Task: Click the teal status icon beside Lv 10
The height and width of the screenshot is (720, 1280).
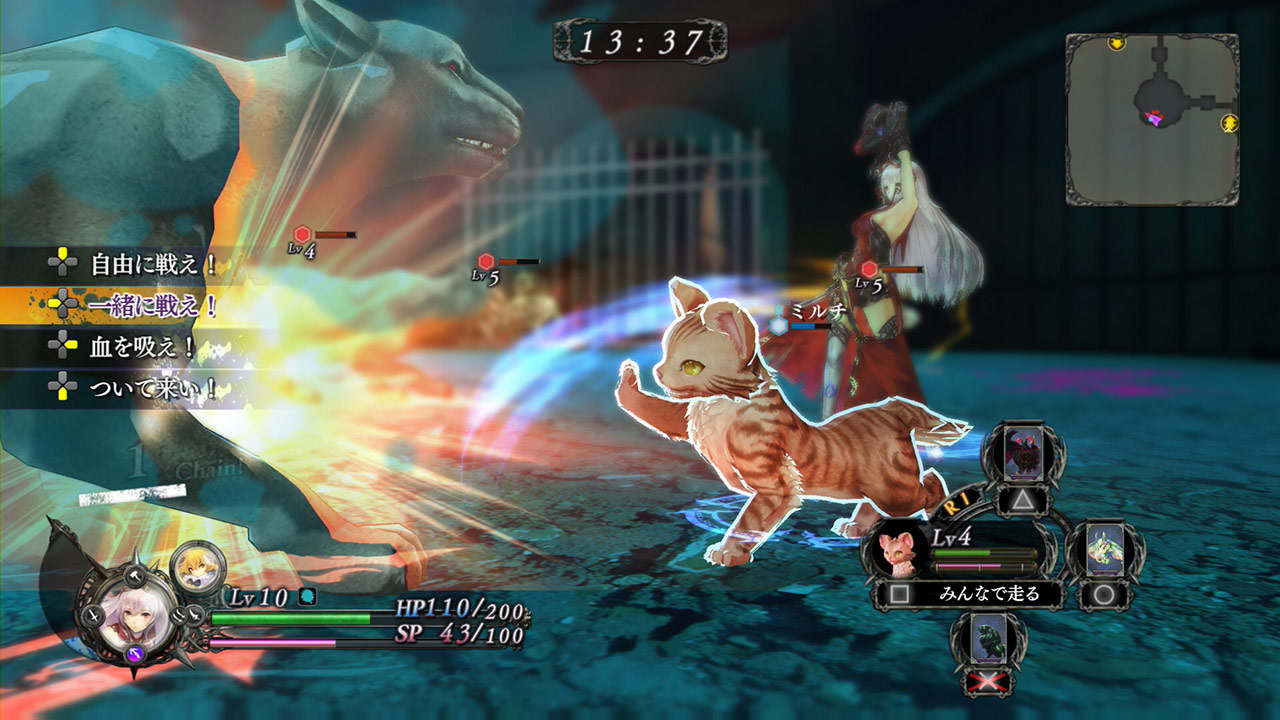Action: pos(308,597)
